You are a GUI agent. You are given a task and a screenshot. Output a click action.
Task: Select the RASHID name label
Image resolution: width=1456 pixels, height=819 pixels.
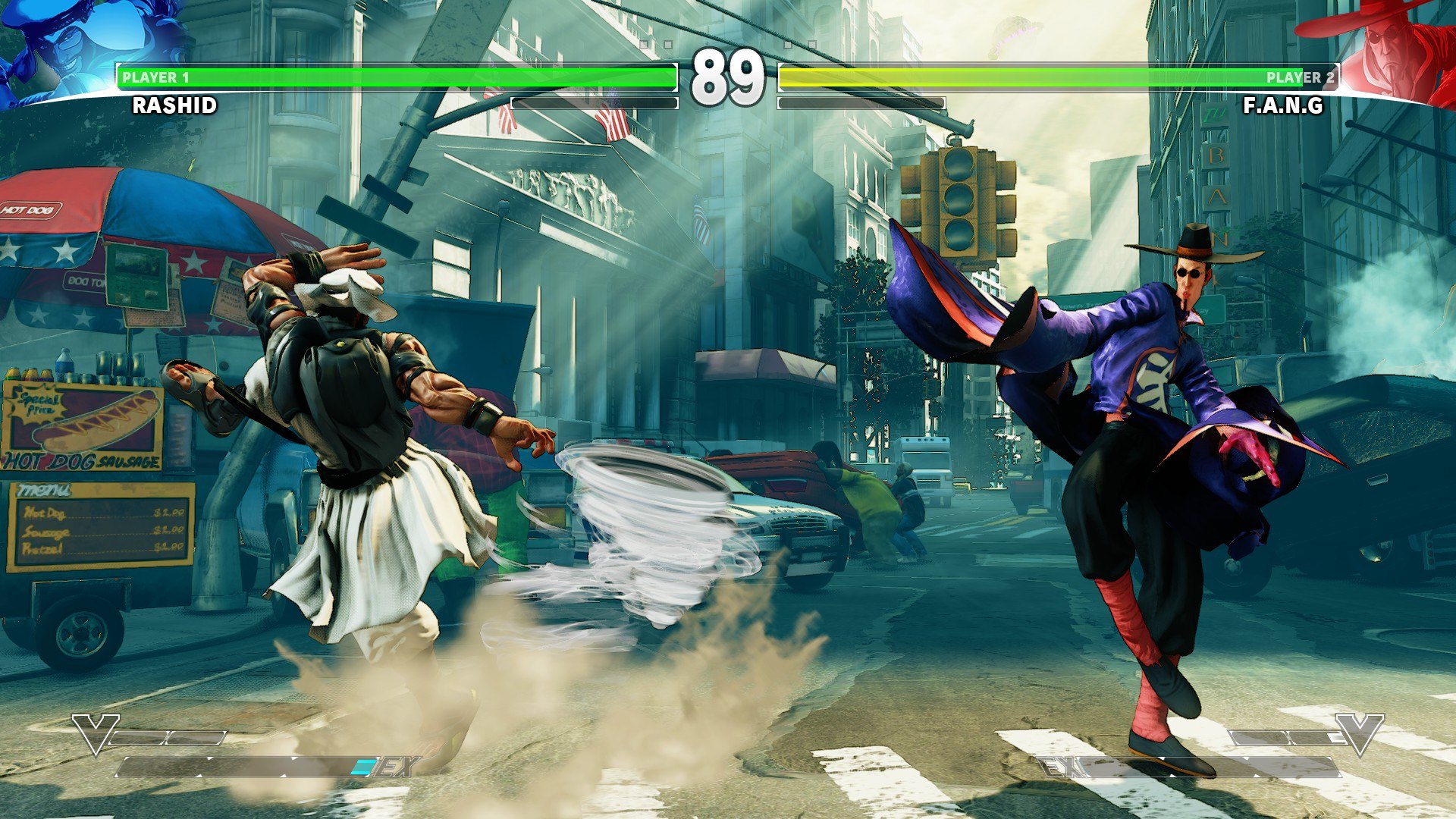coord(174,106)
